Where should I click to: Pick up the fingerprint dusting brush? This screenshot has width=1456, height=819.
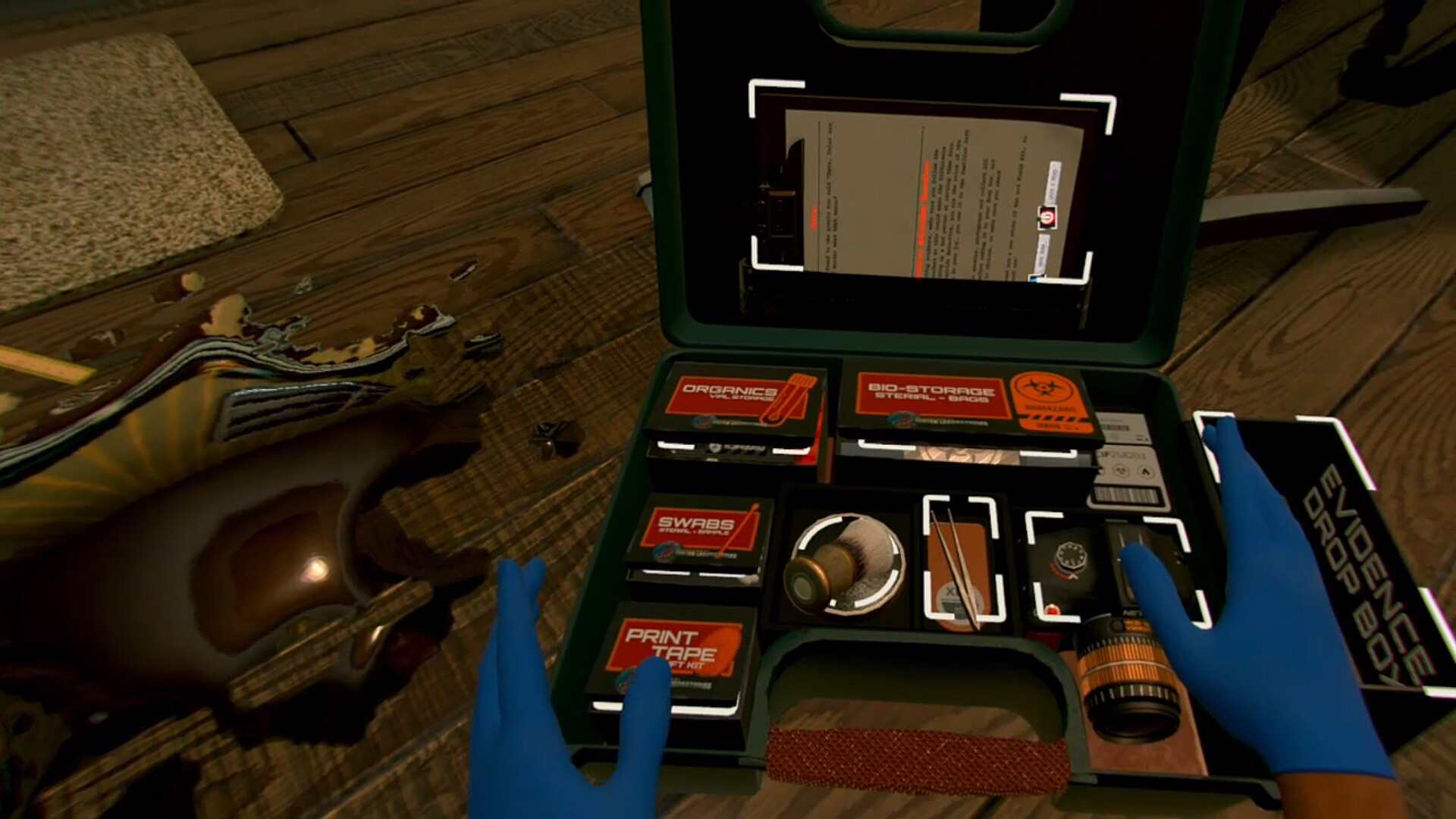click(849, 565)
